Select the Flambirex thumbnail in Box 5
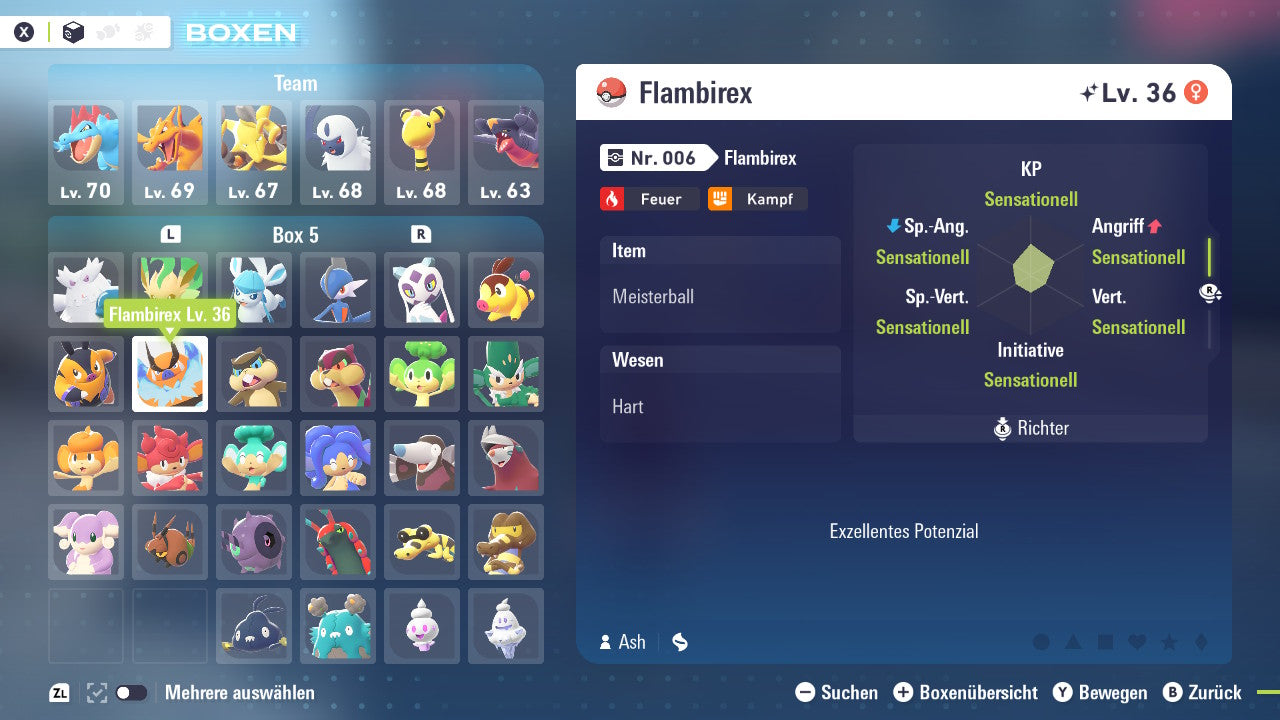The height and width of the screenshot is (720, 1280). pos(170,374)
